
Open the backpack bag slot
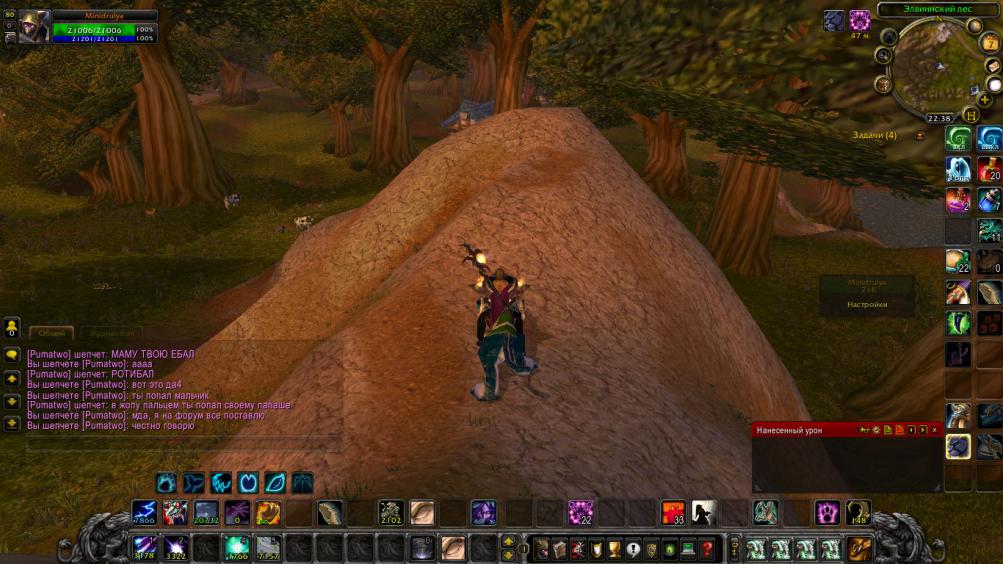tap(859, 548)
